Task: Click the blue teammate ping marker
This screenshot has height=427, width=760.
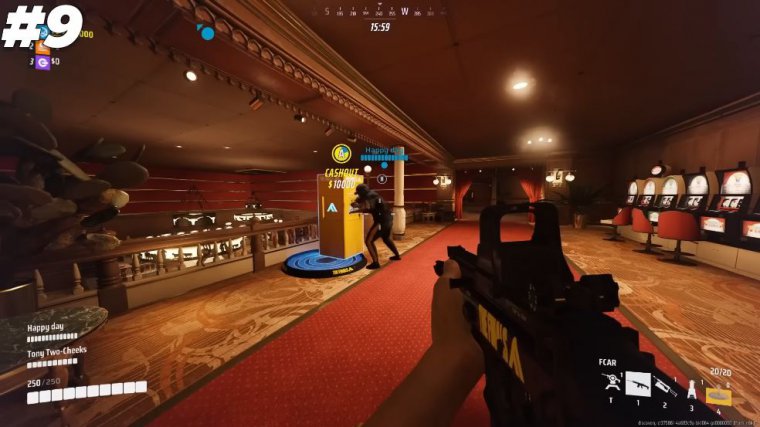Action: click(x=207, y=33)
